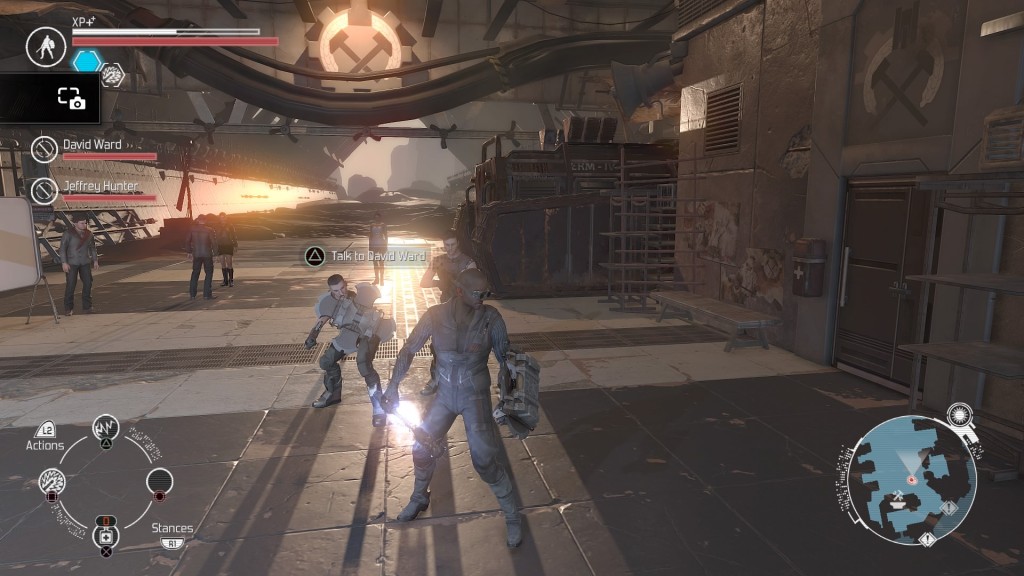
Task: Click the player guard-stance portrait icon
Action: click(45, 47)
